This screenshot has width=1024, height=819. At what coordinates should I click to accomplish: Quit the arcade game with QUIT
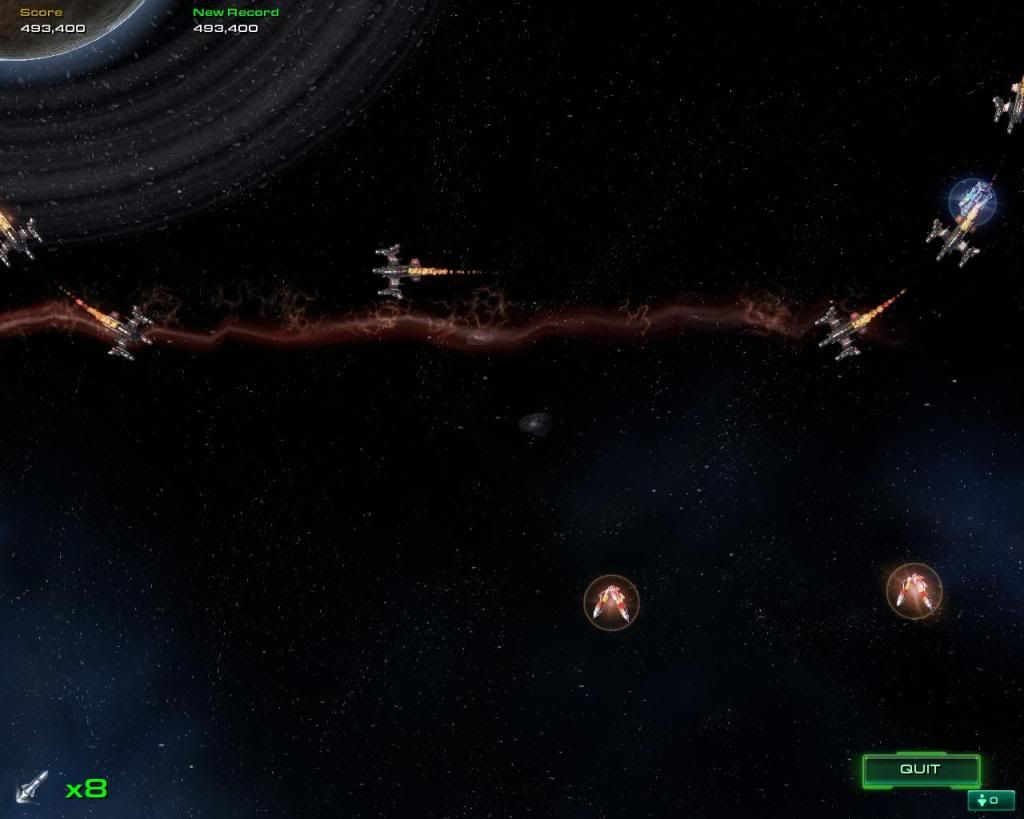(920, 770)
